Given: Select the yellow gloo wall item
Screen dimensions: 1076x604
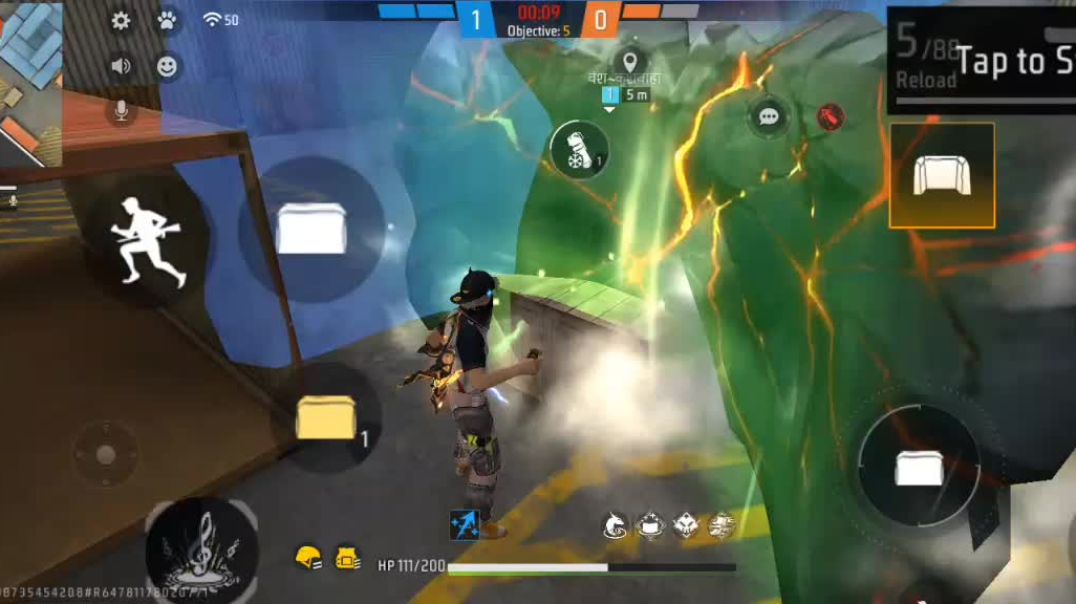Looking at the screenshot, I should [327, 417].
